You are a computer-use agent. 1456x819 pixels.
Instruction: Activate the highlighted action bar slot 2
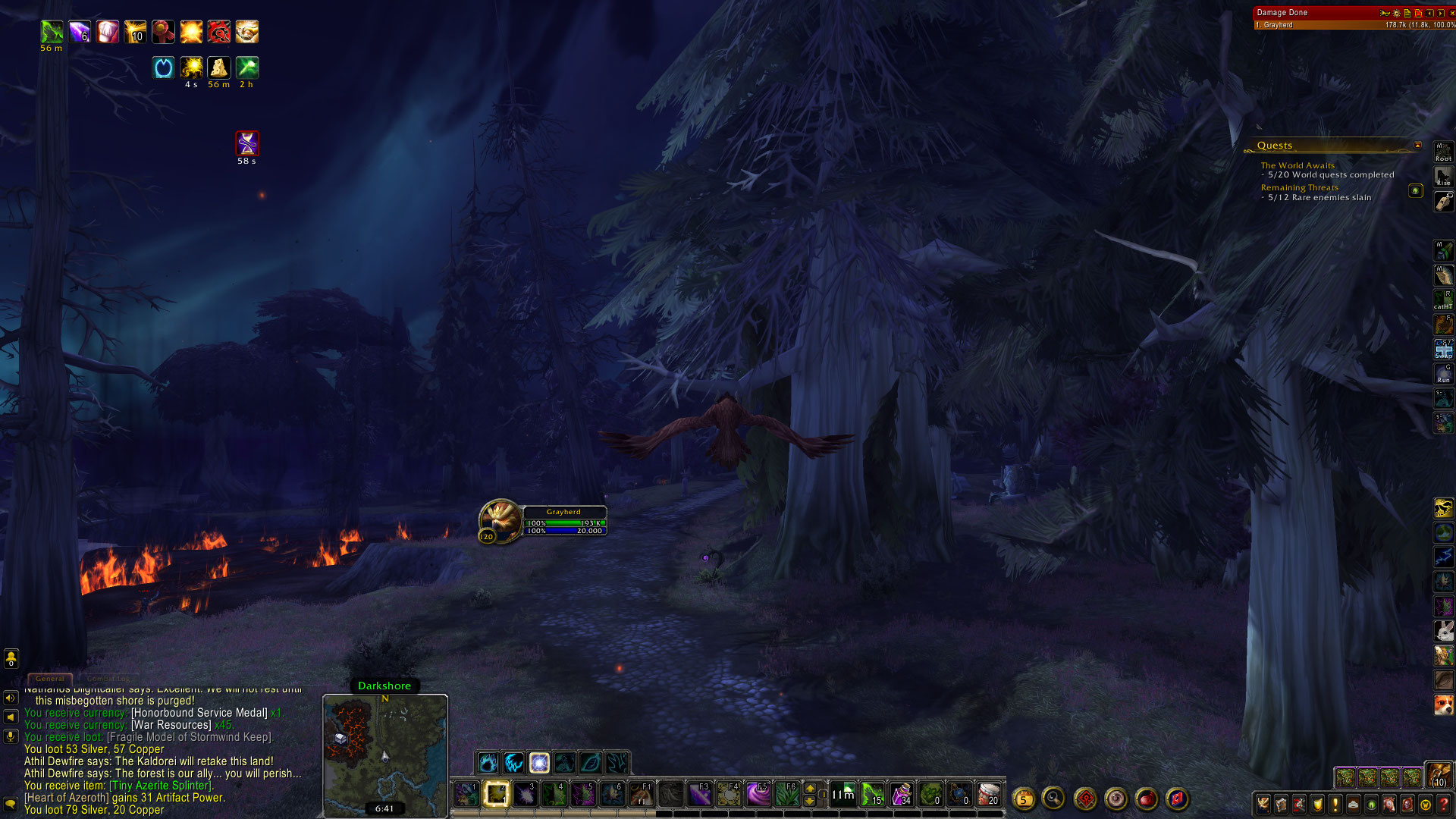[496, 794]
